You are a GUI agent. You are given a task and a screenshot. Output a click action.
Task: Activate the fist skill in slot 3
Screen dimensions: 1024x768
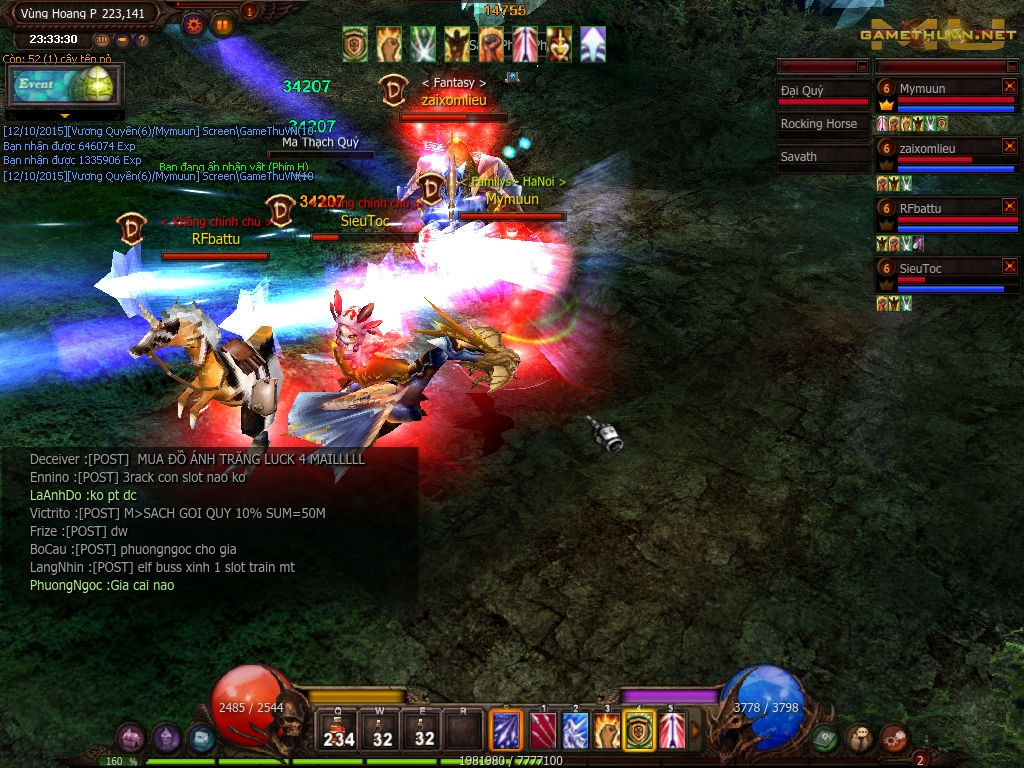coord(607,730)
